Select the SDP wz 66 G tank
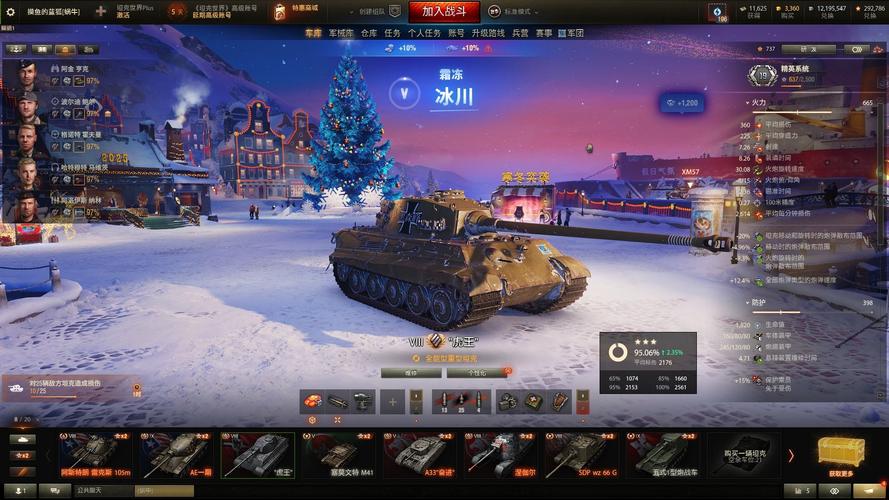This screenshot has height=500, width=889. tap(580, 455)
